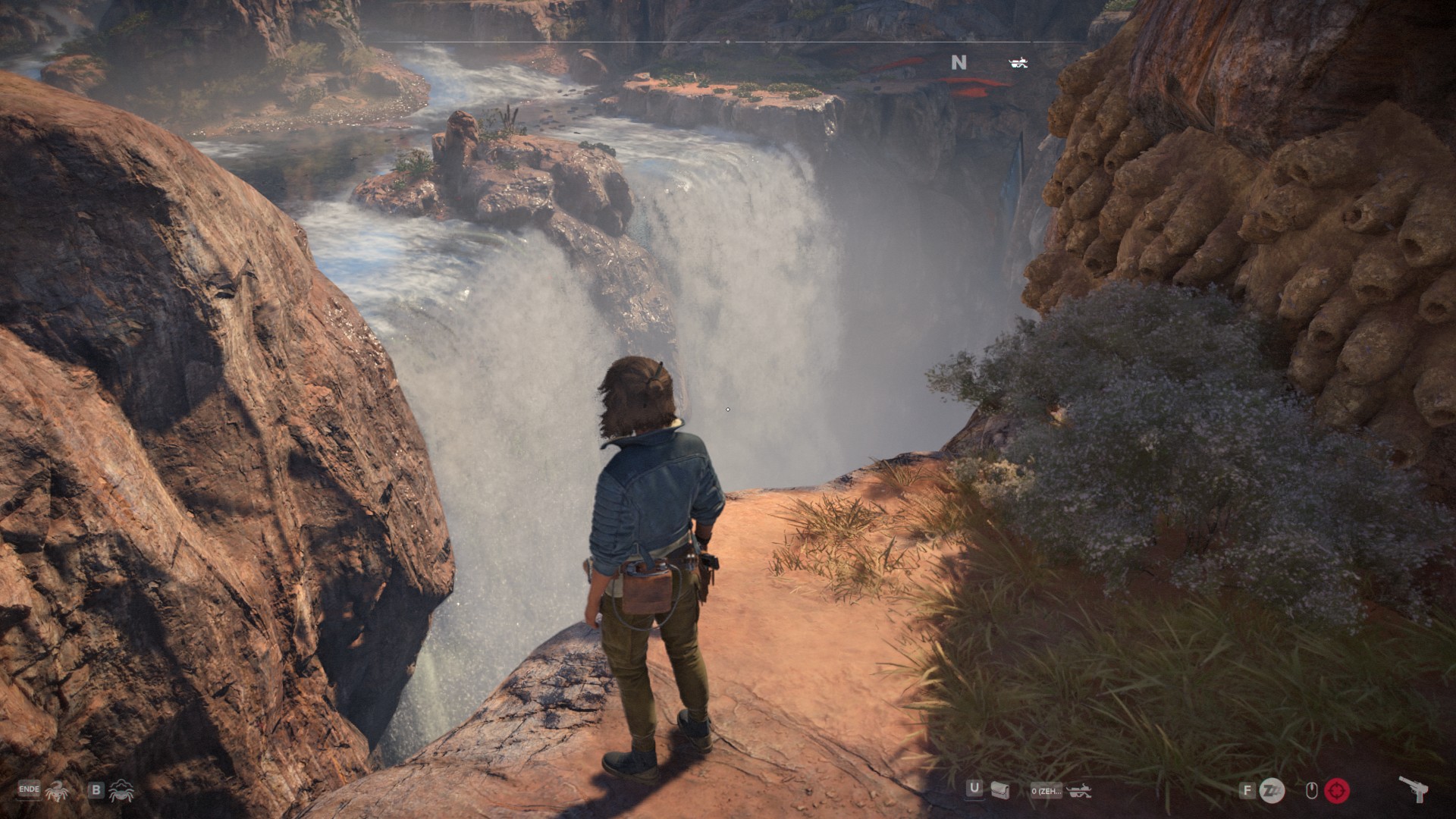Click the speeder marker on the compass
Image resolution: width=1456 pixels, height=819 pixels.
1018,63
